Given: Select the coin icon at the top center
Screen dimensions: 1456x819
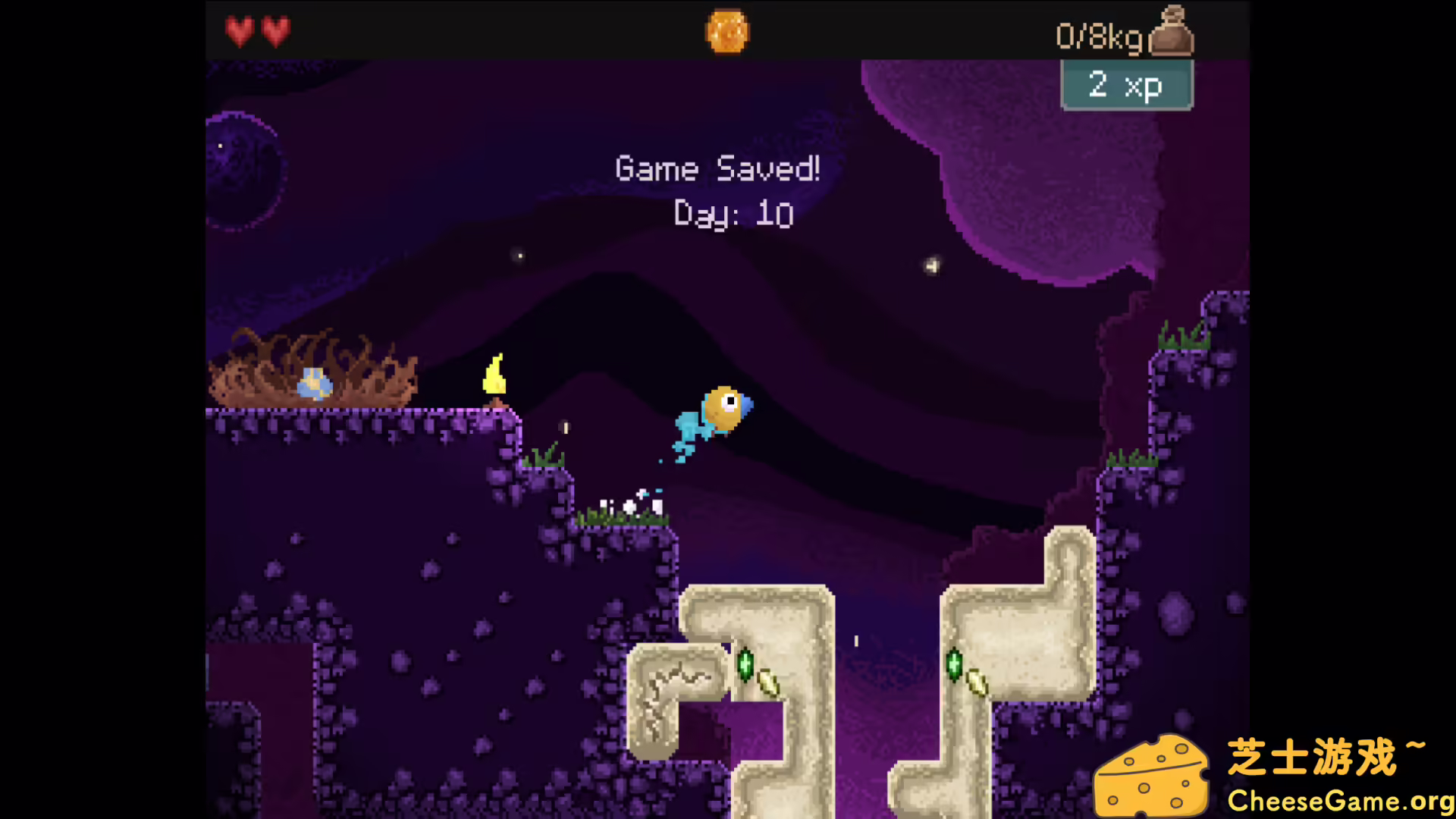Looking at the screenshot, I should pyautogui.click(x=726, y=30).
